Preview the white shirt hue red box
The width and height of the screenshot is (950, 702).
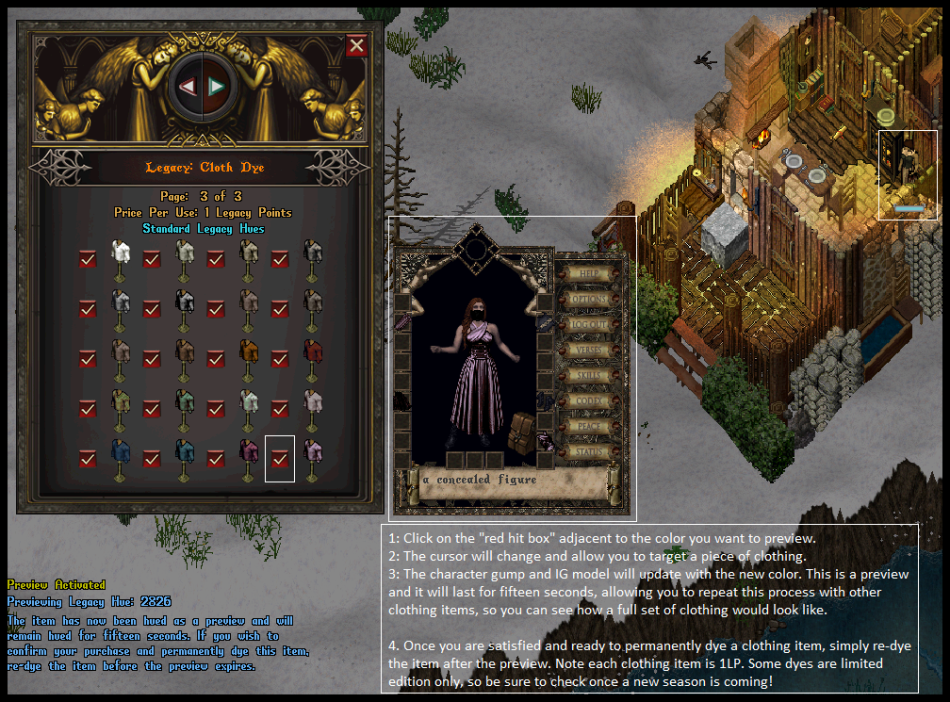pos(88,259)
